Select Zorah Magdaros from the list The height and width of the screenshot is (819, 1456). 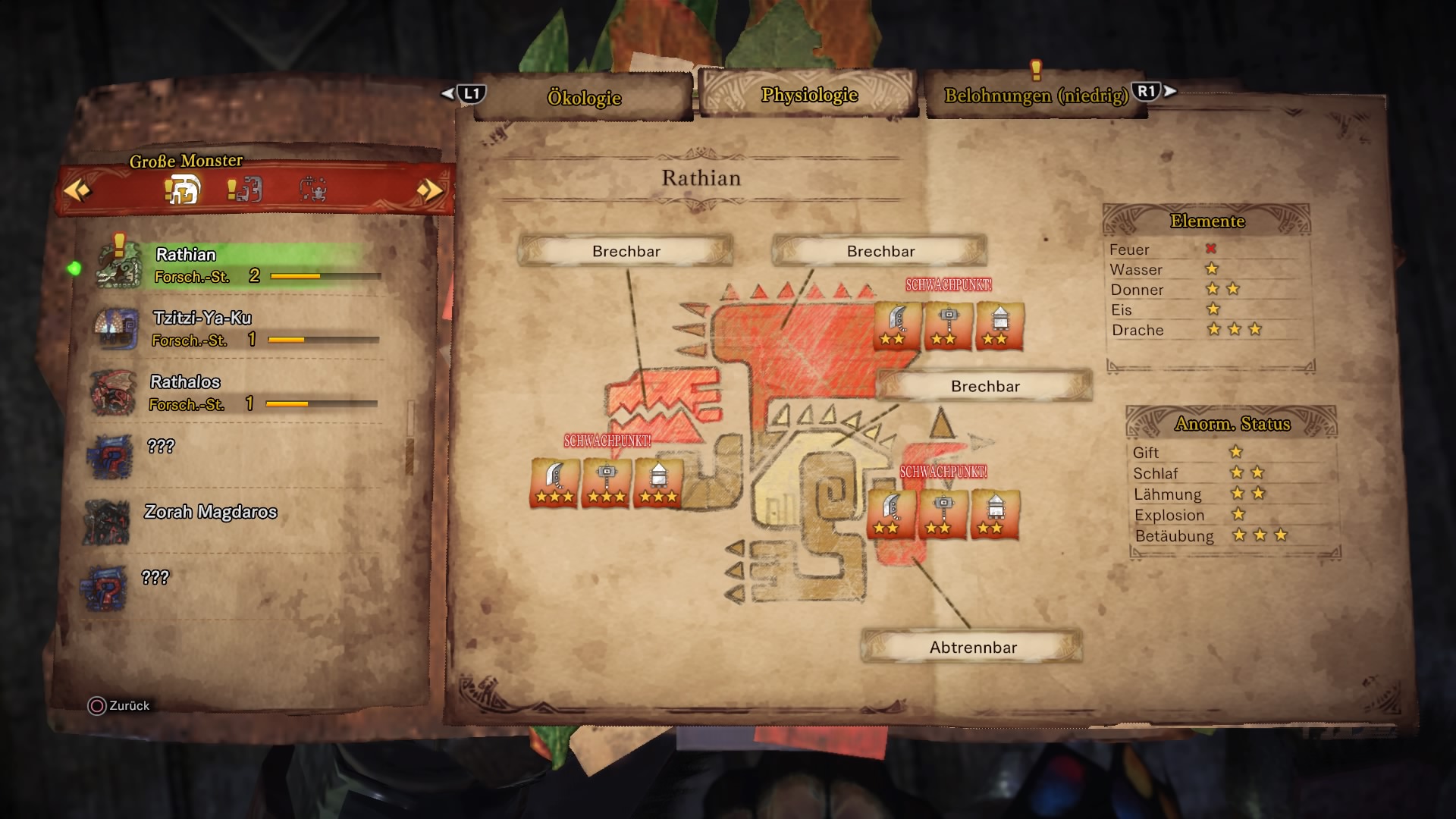[210, 513]
